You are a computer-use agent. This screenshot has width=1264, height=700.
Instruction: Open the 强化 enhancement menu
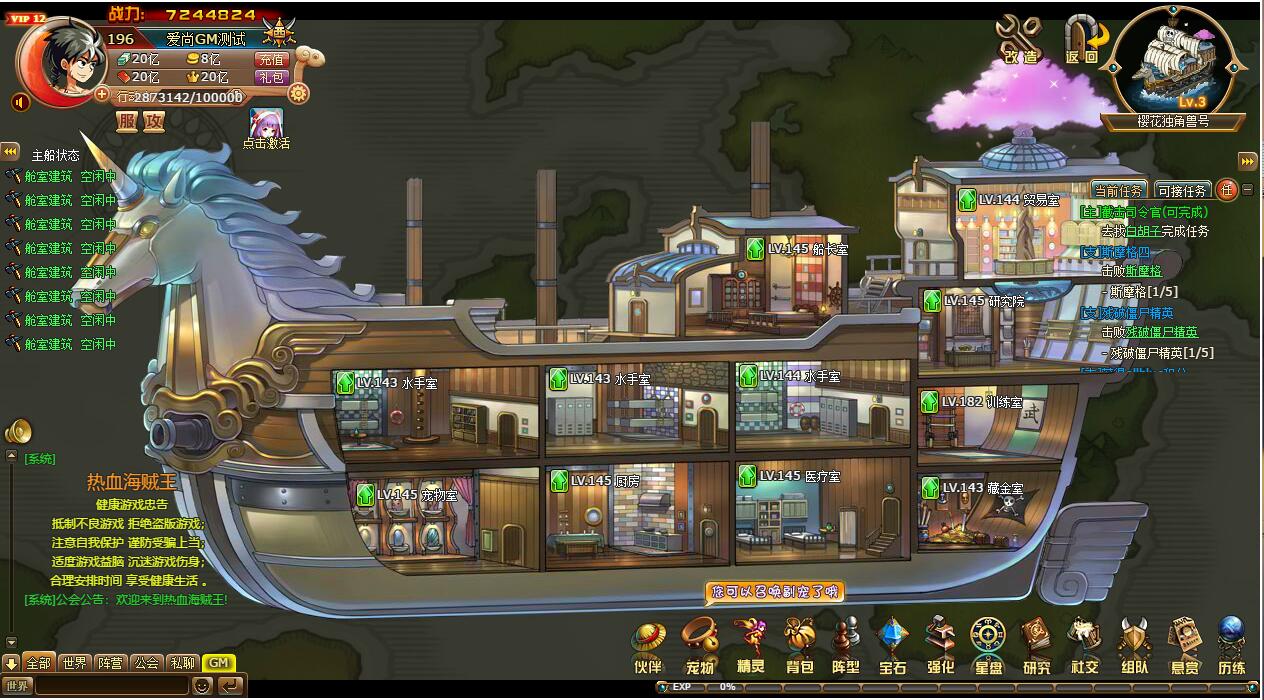pyautogui.click(x=940, y=645)
